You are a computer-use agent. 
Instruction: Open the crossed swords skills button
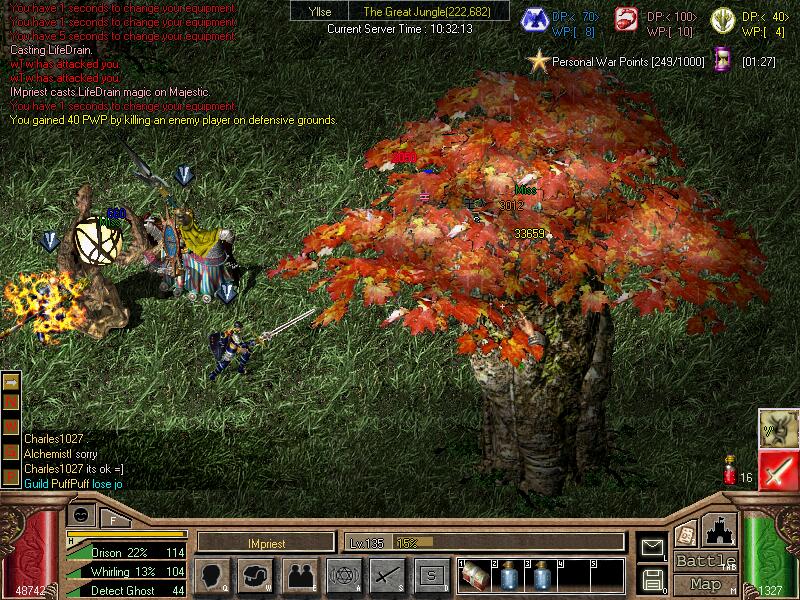pyautogui.click(x=387, y=575)
